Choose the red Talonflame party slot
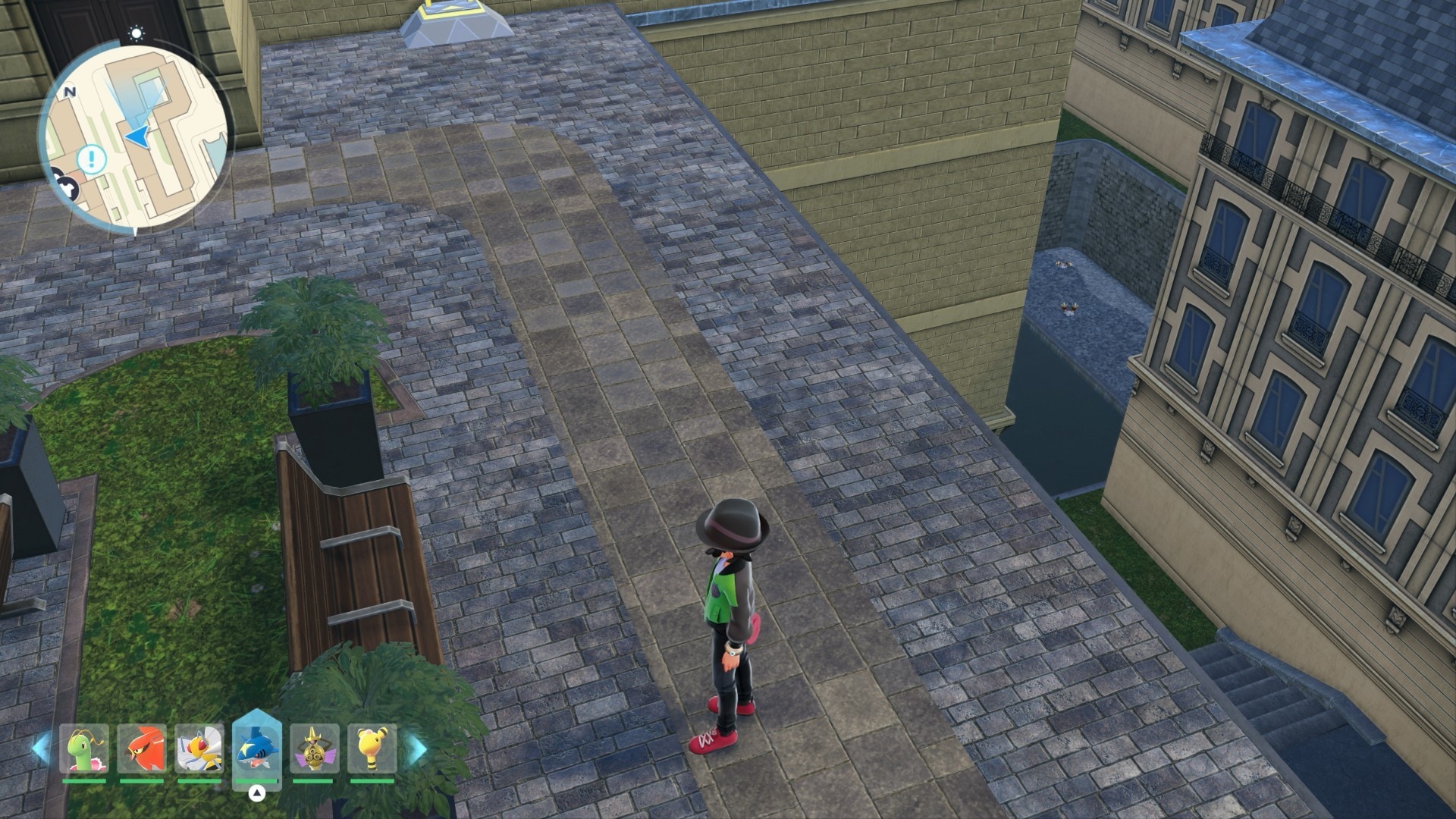1456x819 pixels. [x=142, y=749]
